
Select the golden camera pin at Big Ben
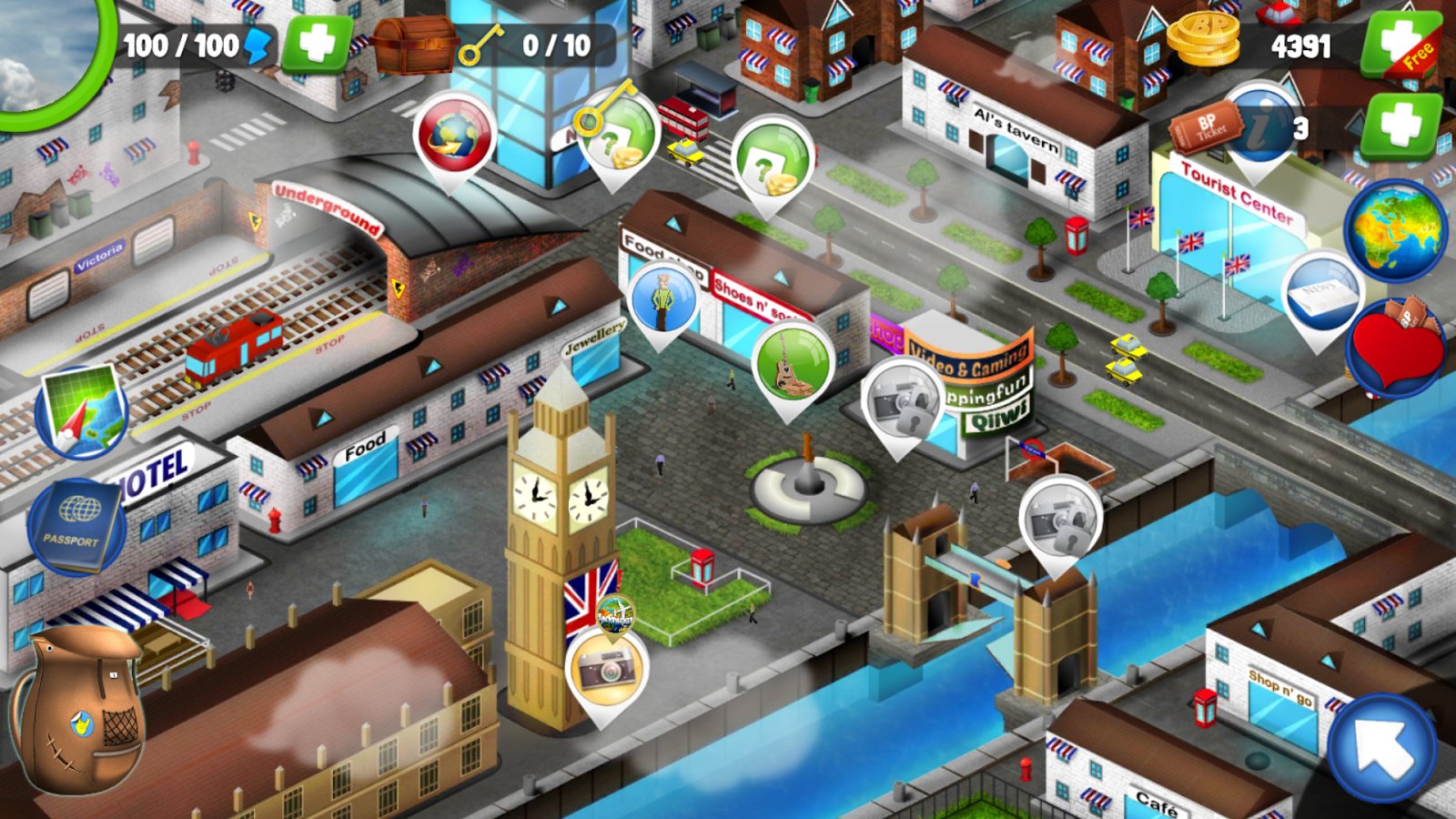coord(605,671)
